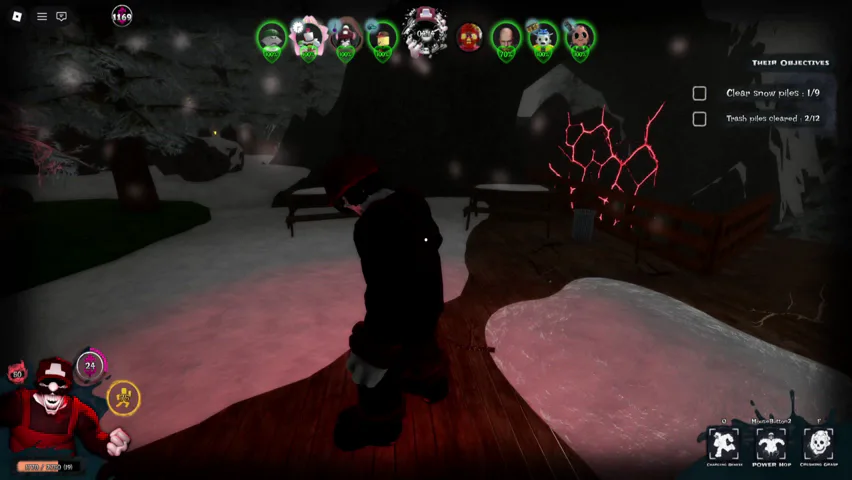Select the red skull survivor portrait
The image size is (852, 480).
469,38
